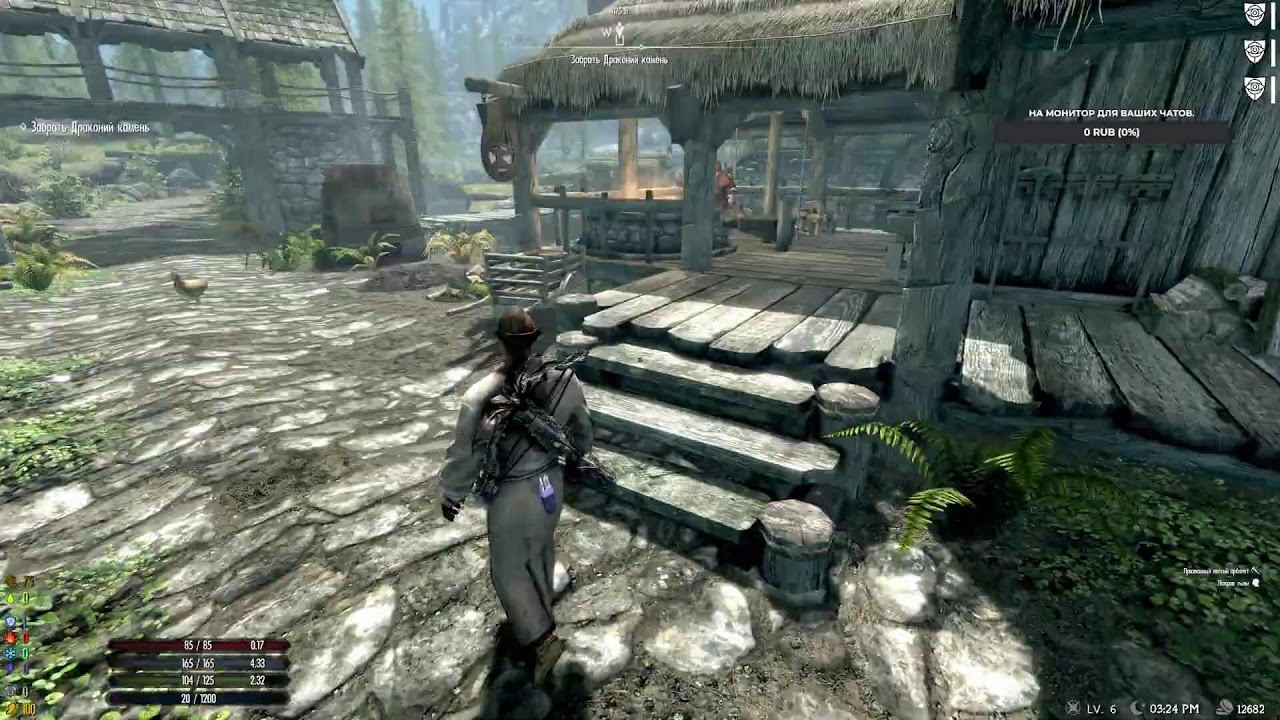This screenshot has width=1280, height=720.
Task: Select the water drop resistance icon
Action: pyautogui.click(x=11, y=597)
